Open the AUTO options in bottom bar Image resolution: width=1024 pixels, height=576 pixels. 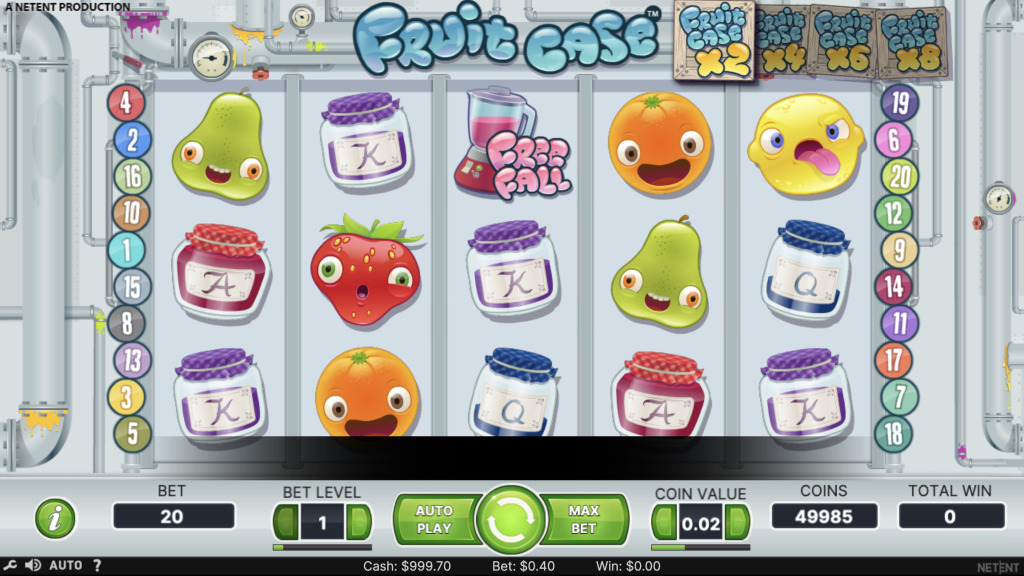pyautogui.click(x=66, y=566)
